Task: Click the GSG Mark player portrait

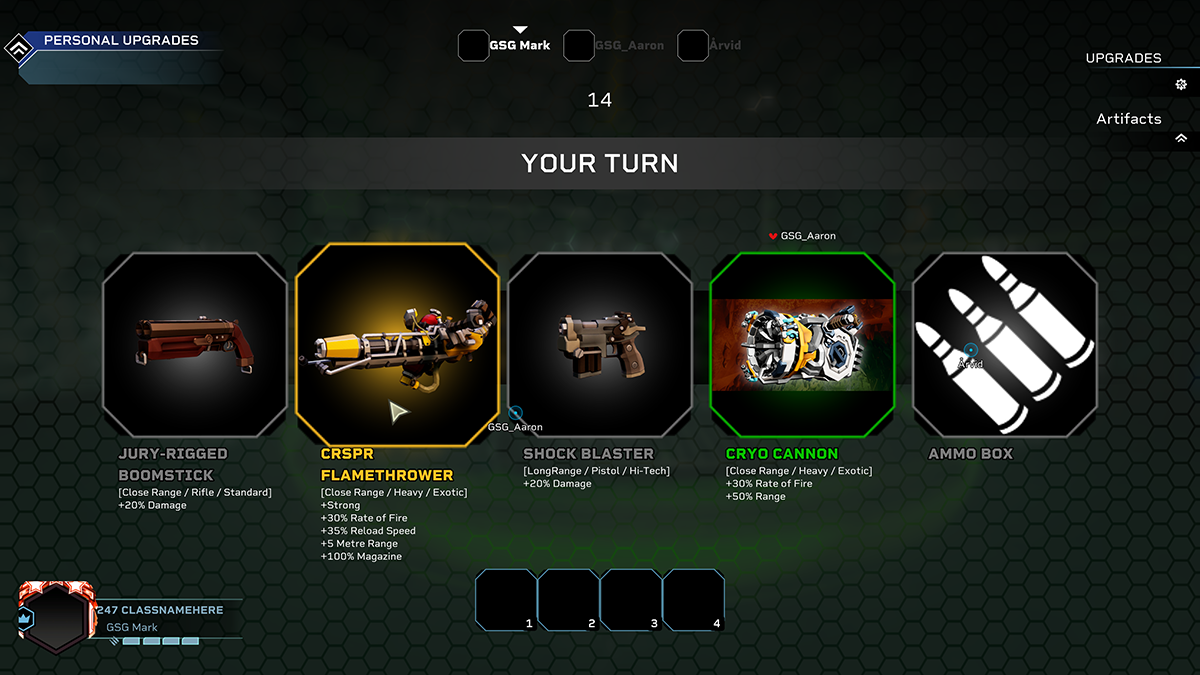Action: coord(57,617)
